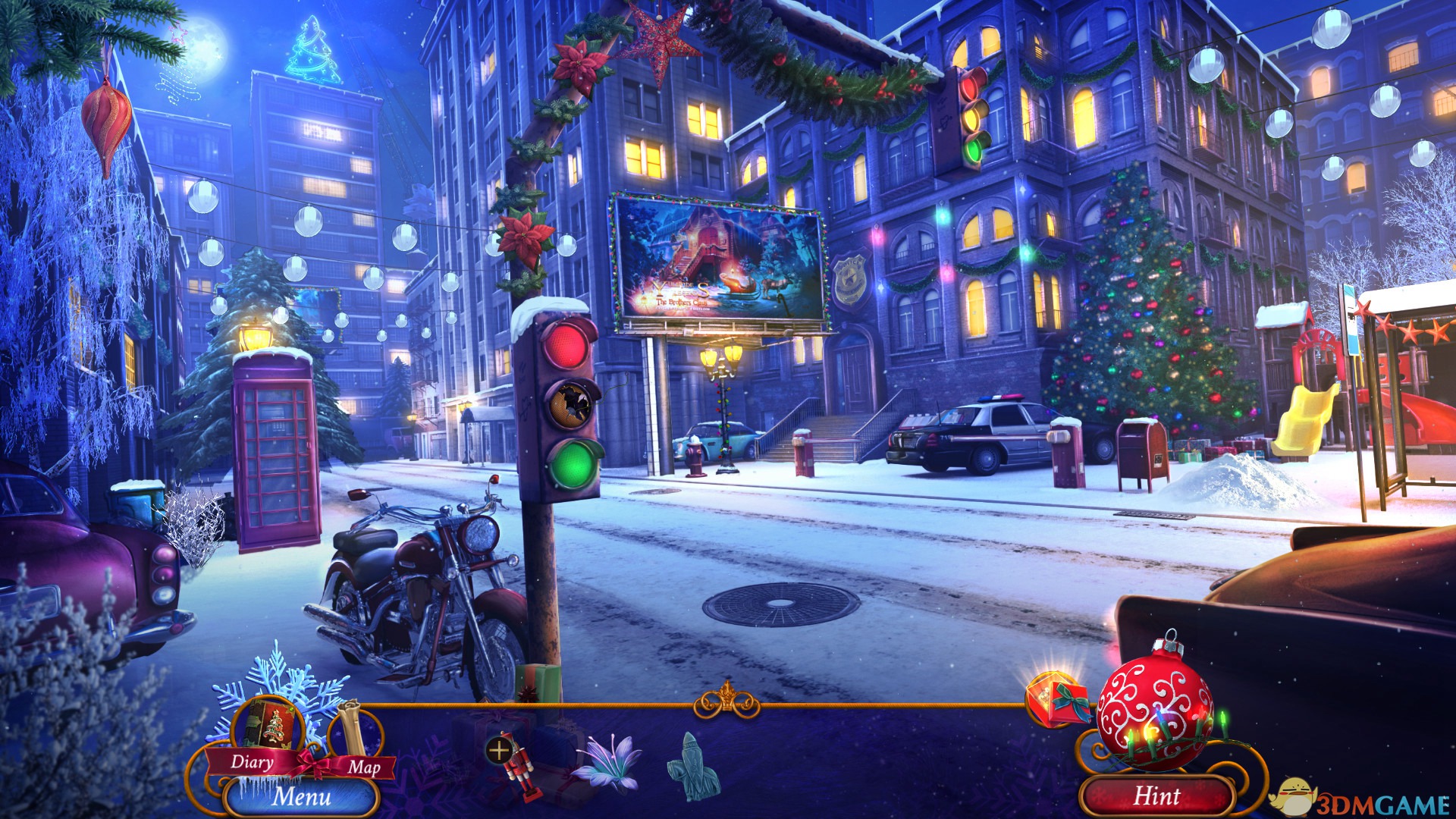Open the Map scroll

tap(356, 734)
